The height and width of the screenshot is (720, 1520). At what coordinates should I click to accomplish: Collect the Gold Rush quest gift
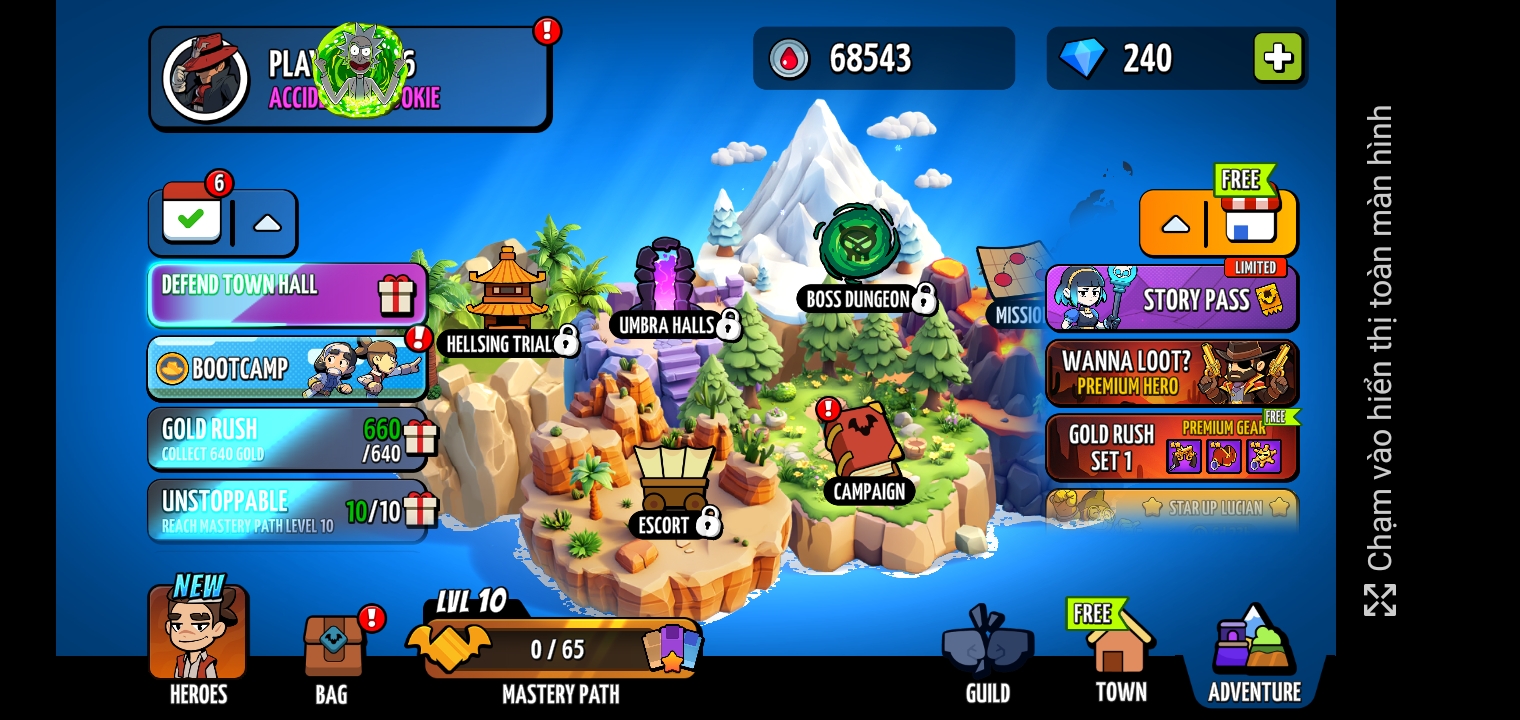(x=420, y=438)
